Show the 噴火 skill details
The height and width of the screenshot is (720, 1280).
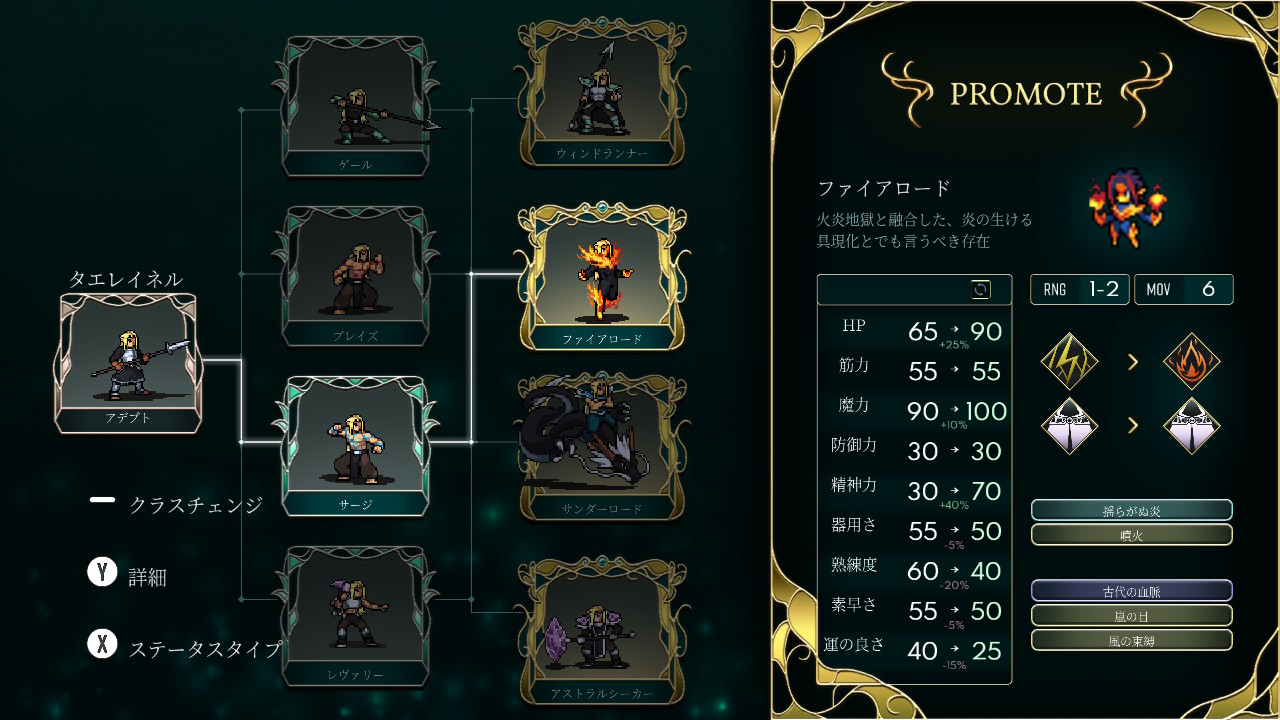point(1131,535)
